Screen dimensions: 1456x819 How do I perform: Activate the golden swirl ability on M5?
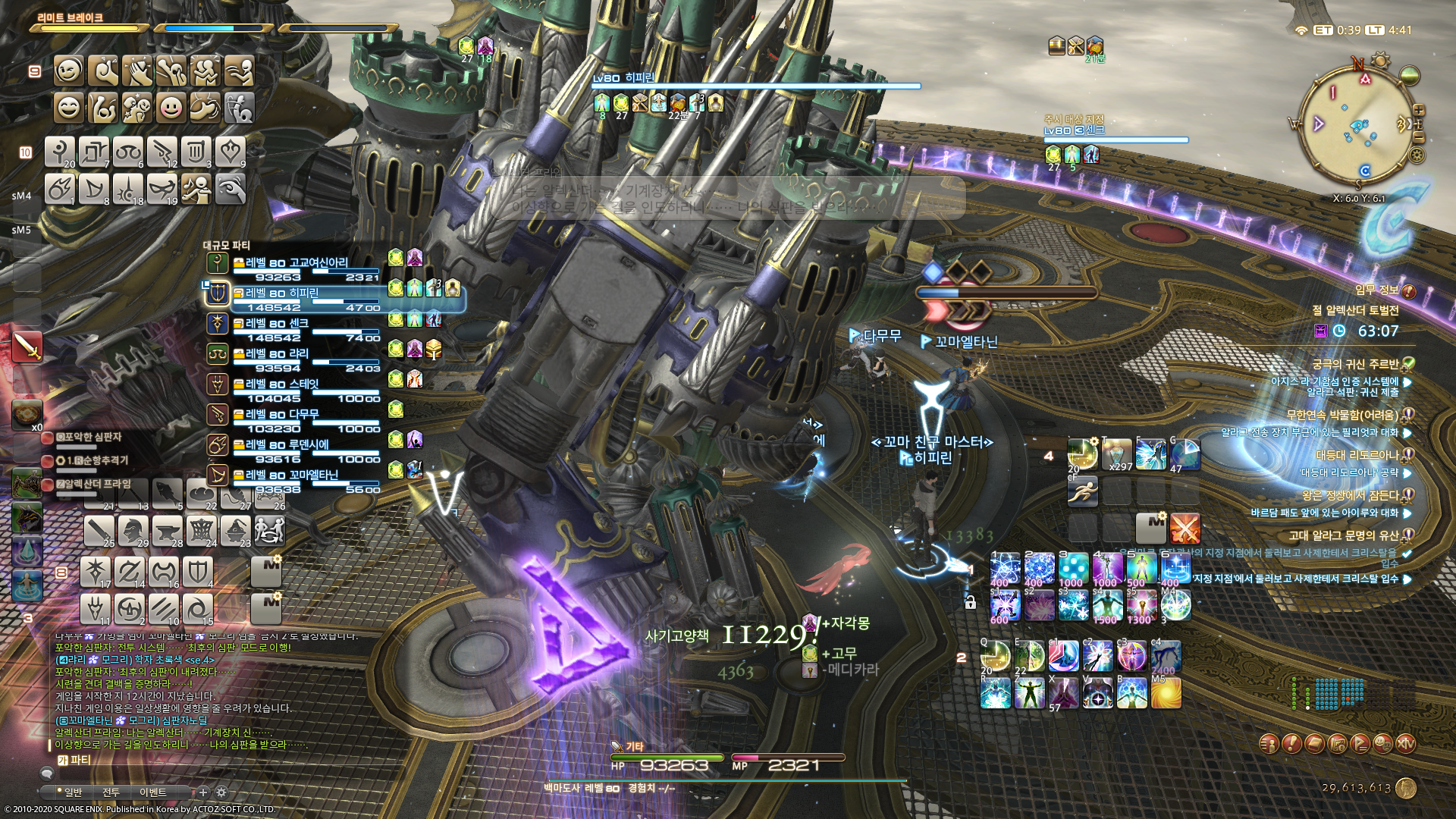1166,692
